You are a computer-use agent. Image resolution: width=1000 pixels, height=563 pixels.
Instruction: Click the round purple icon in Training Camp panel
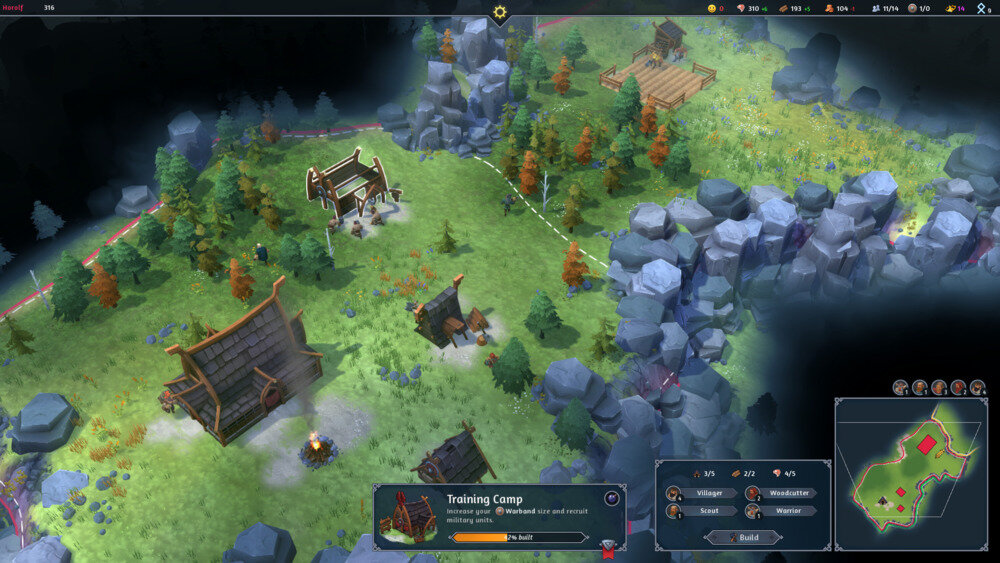pos(612,498)
